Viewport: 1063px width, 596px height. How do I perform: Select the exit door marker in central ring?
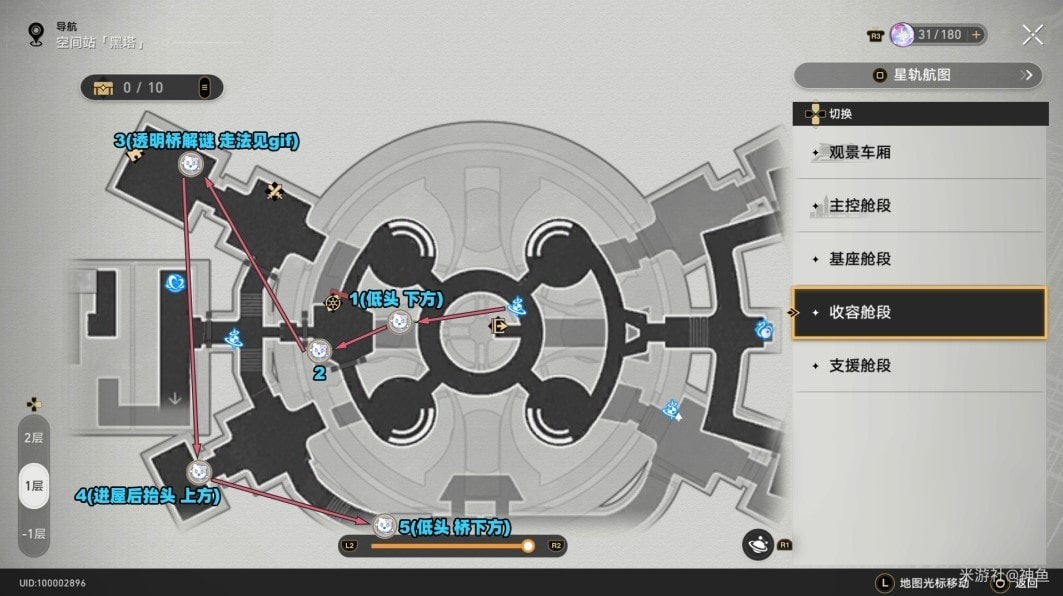click(497, 326)
